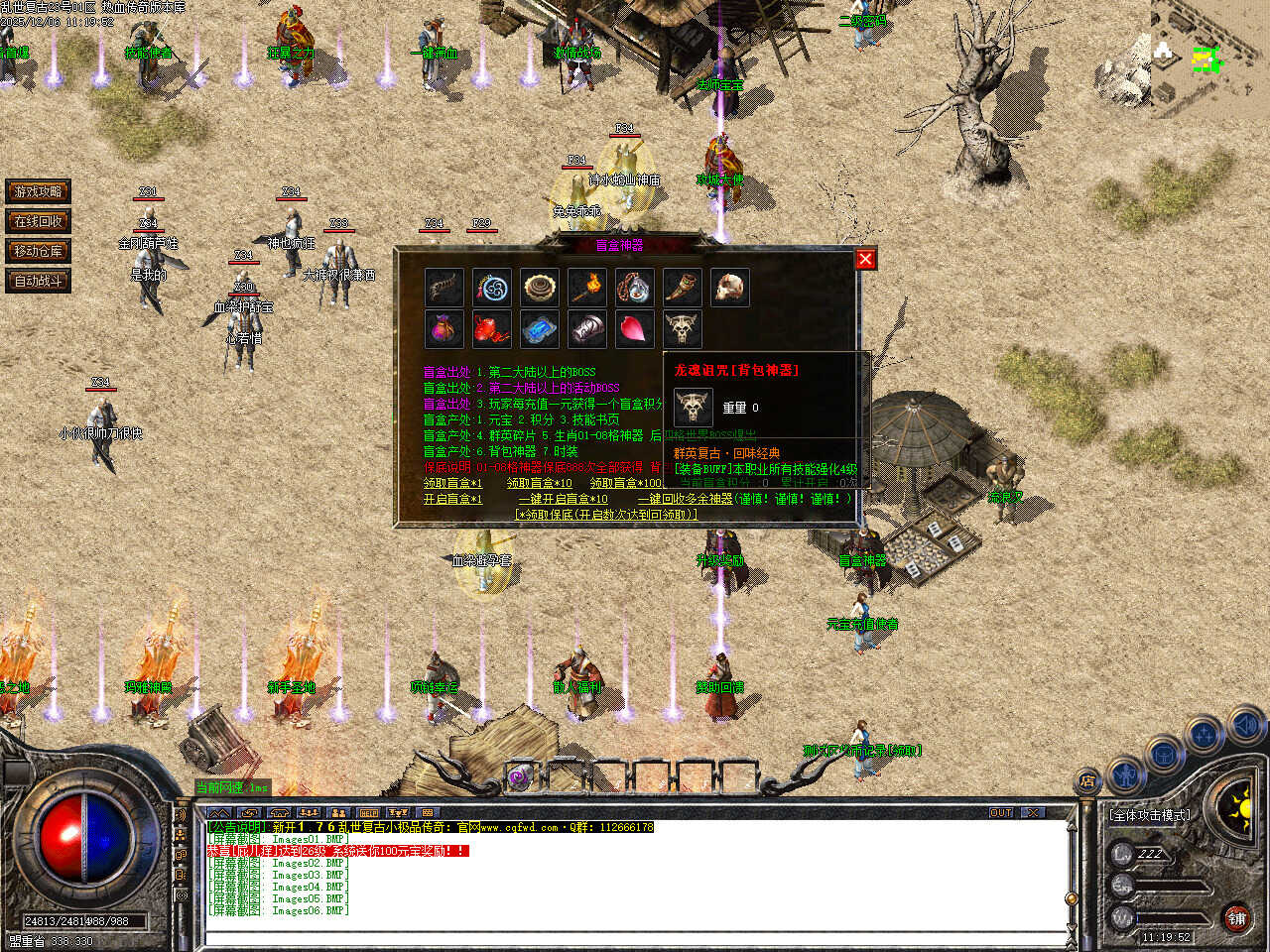Pick the blue crystal artifact slot

[539, 328]
